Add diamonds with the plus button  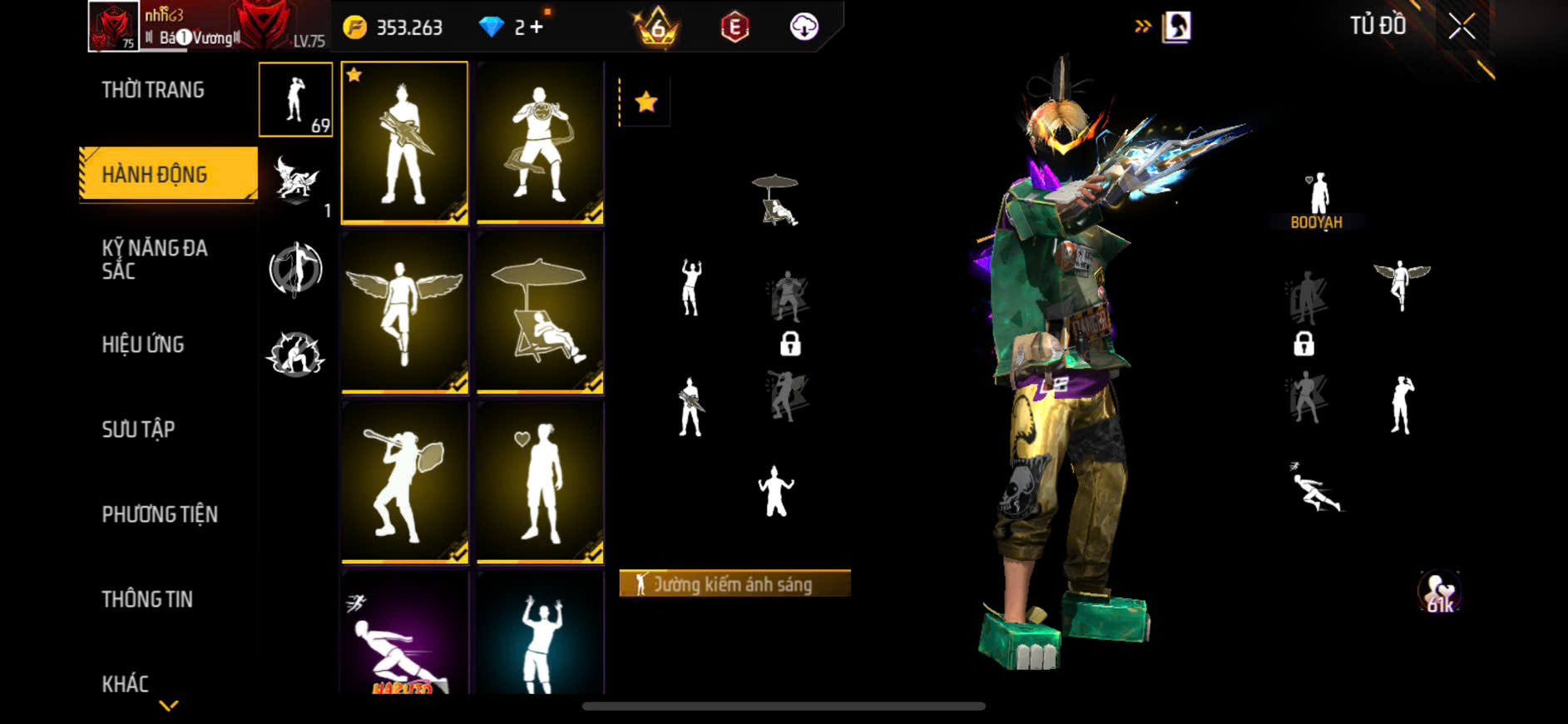(537, 27)
